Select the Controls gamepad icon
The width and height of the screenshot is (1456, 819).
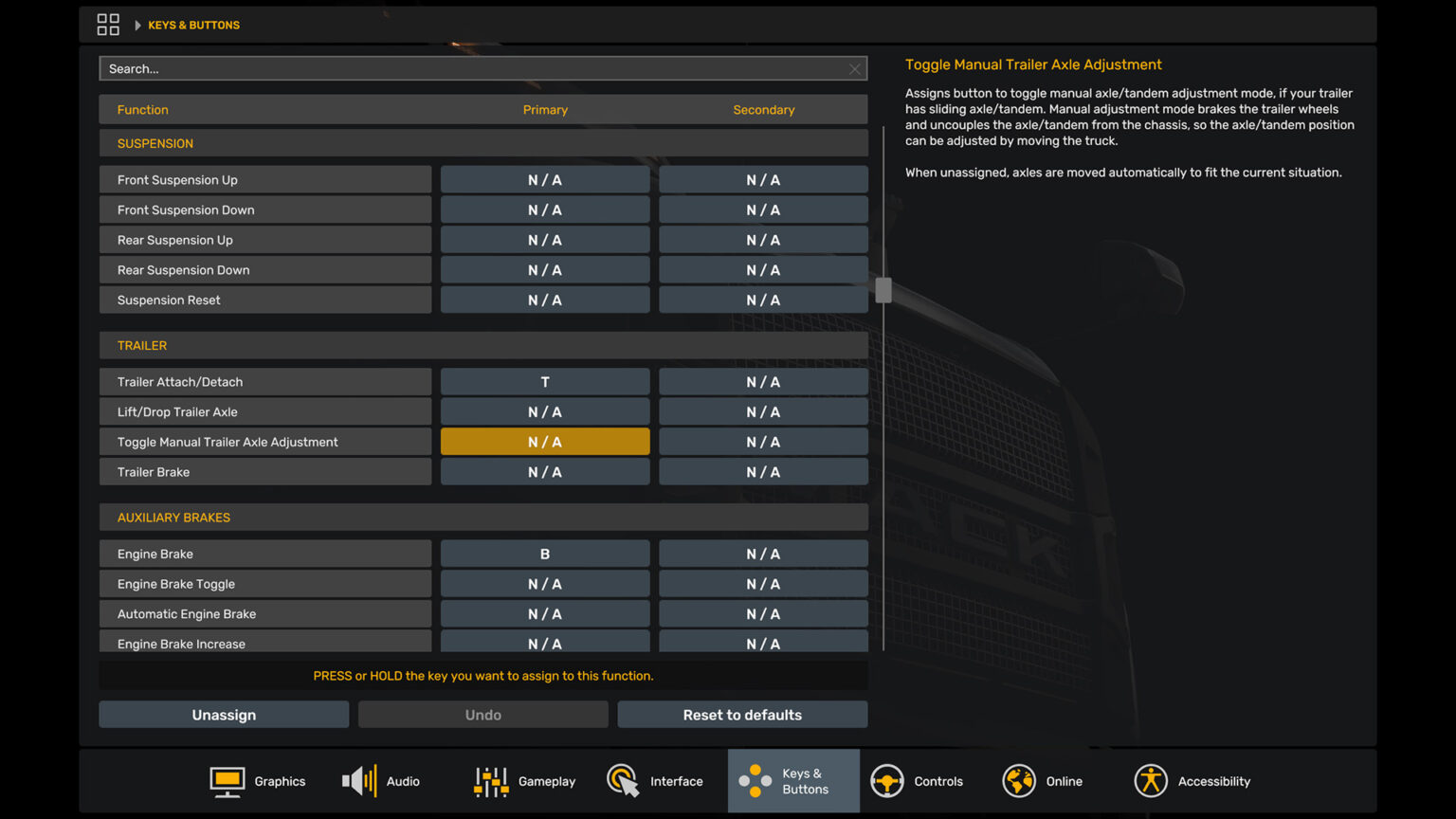(887, 780)
